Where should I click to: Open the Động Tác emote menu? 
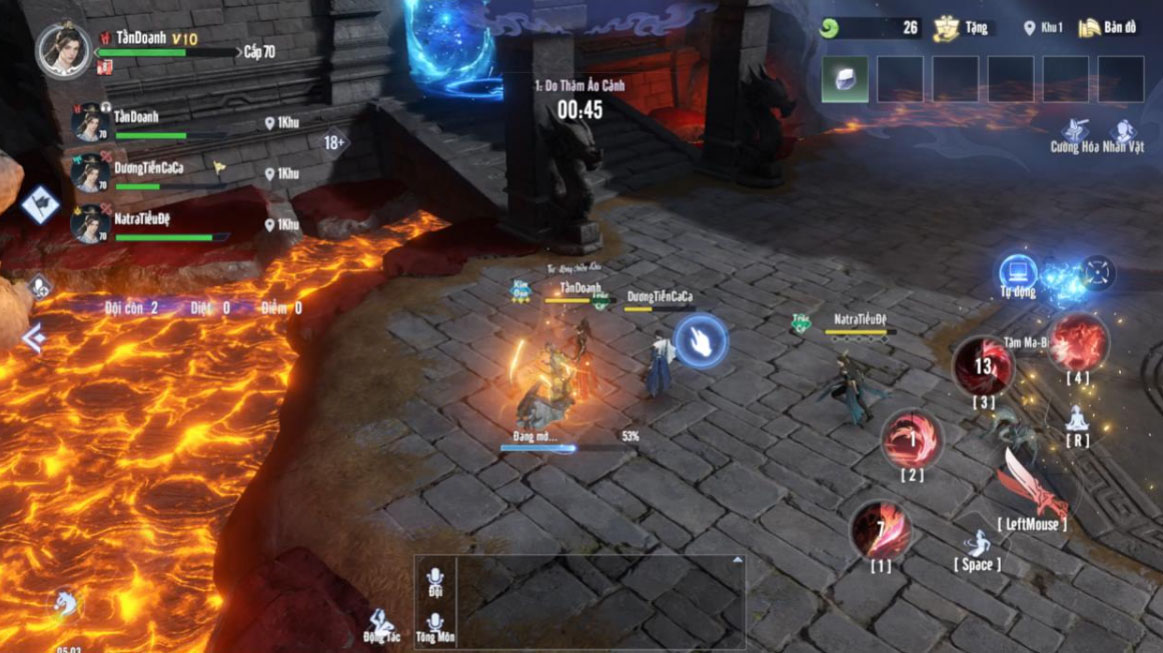click(380, 625)
